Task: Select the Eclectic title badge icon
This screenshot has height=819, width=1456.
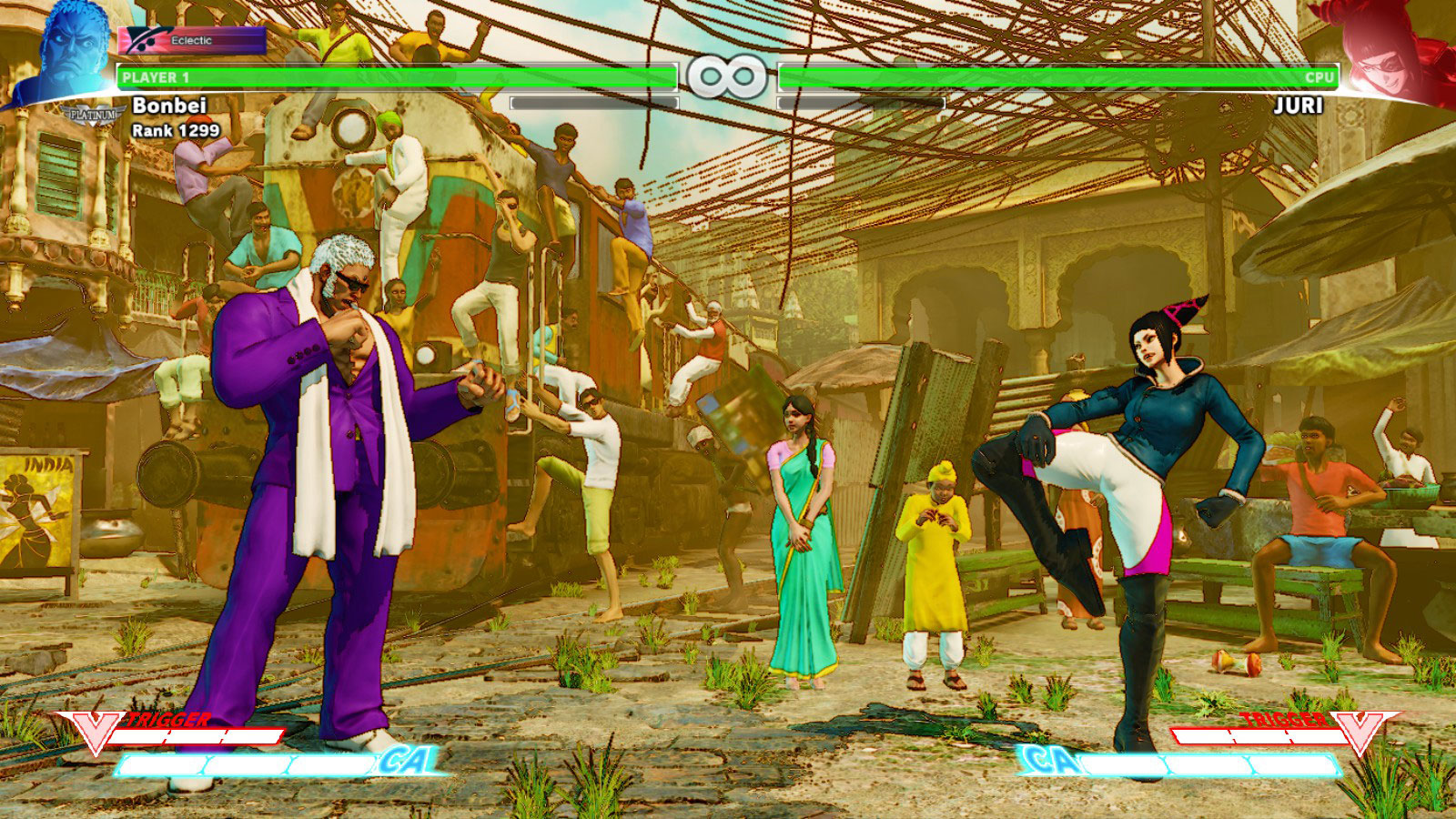Action: [146, 38]
